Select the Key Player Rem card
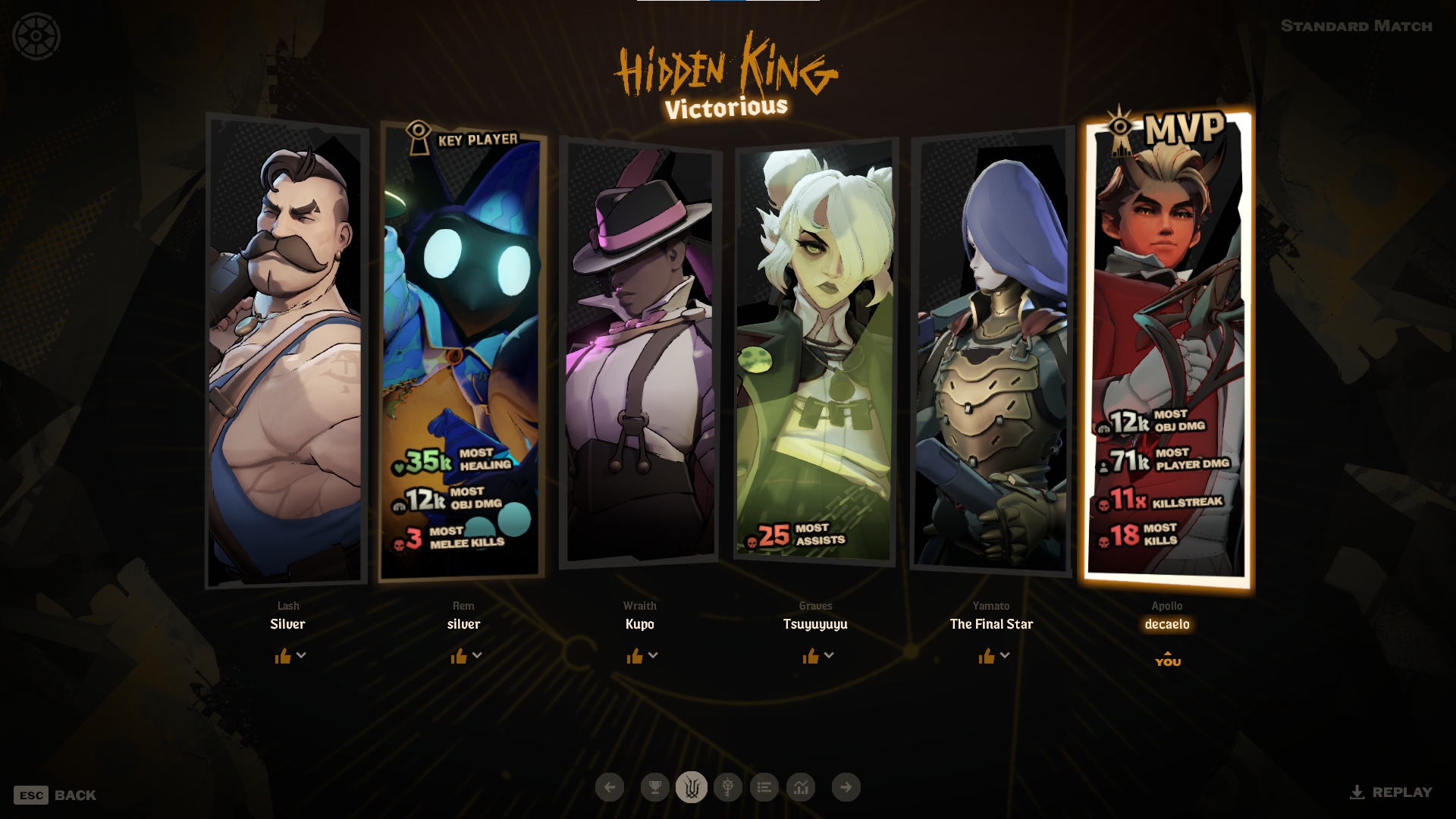The width and height of the screenshot is (1456, 819). click(x=462, y=349)
